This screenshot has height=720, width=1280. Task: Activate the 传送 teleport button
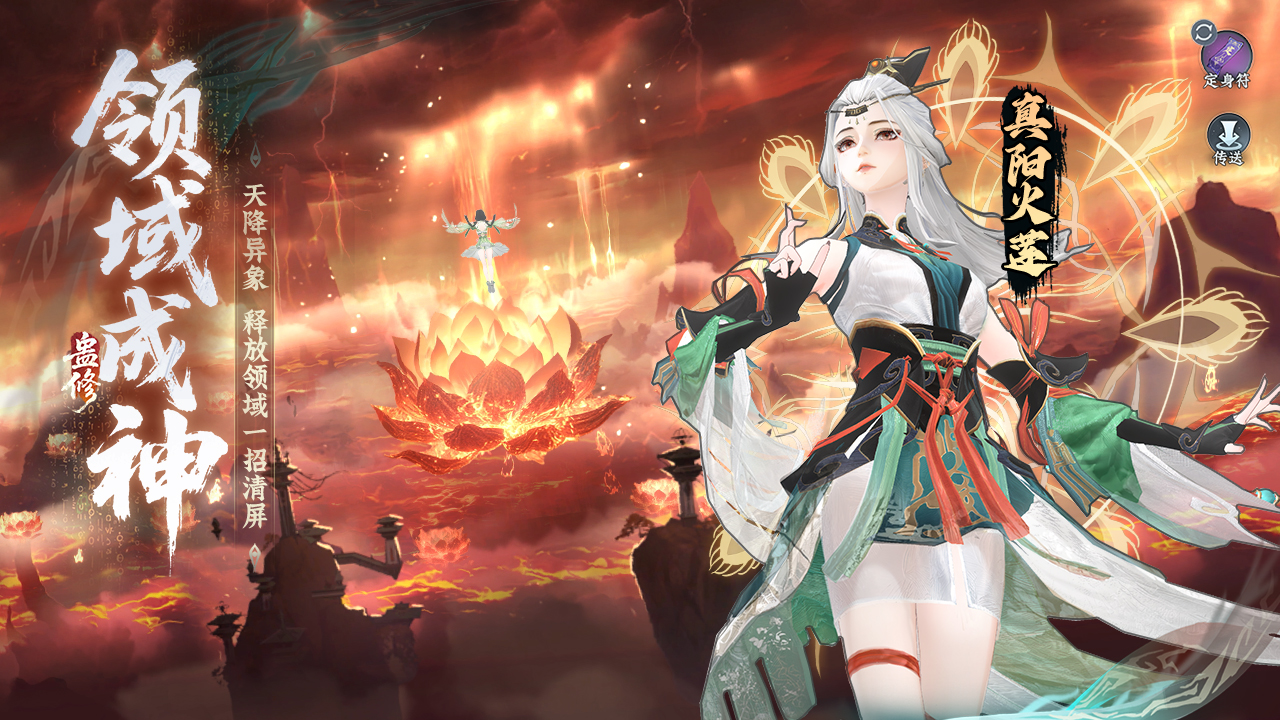tap(1227, 136)
